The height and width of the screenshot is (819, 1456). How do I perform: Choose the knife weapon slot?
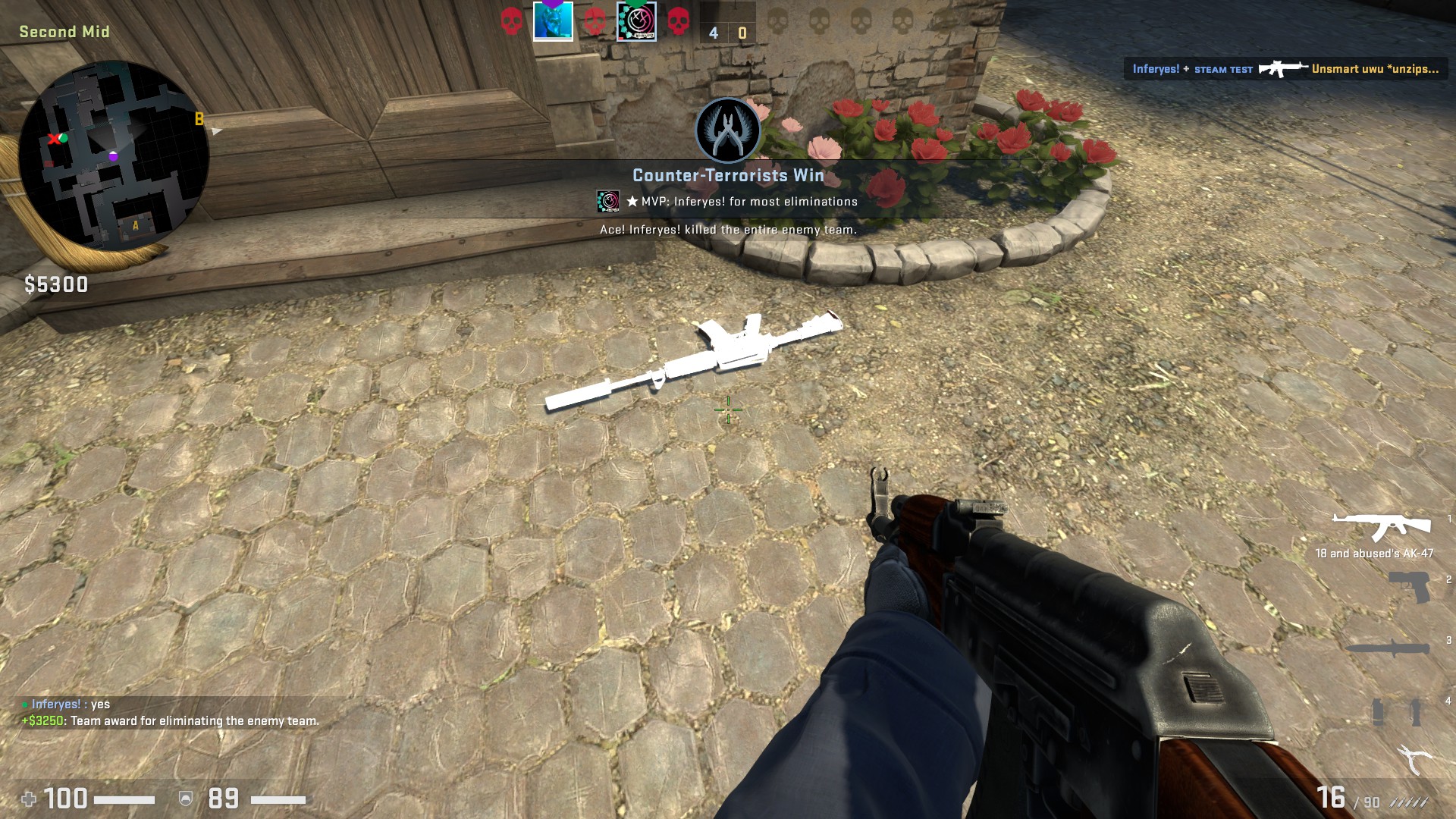coord(1387,648)
